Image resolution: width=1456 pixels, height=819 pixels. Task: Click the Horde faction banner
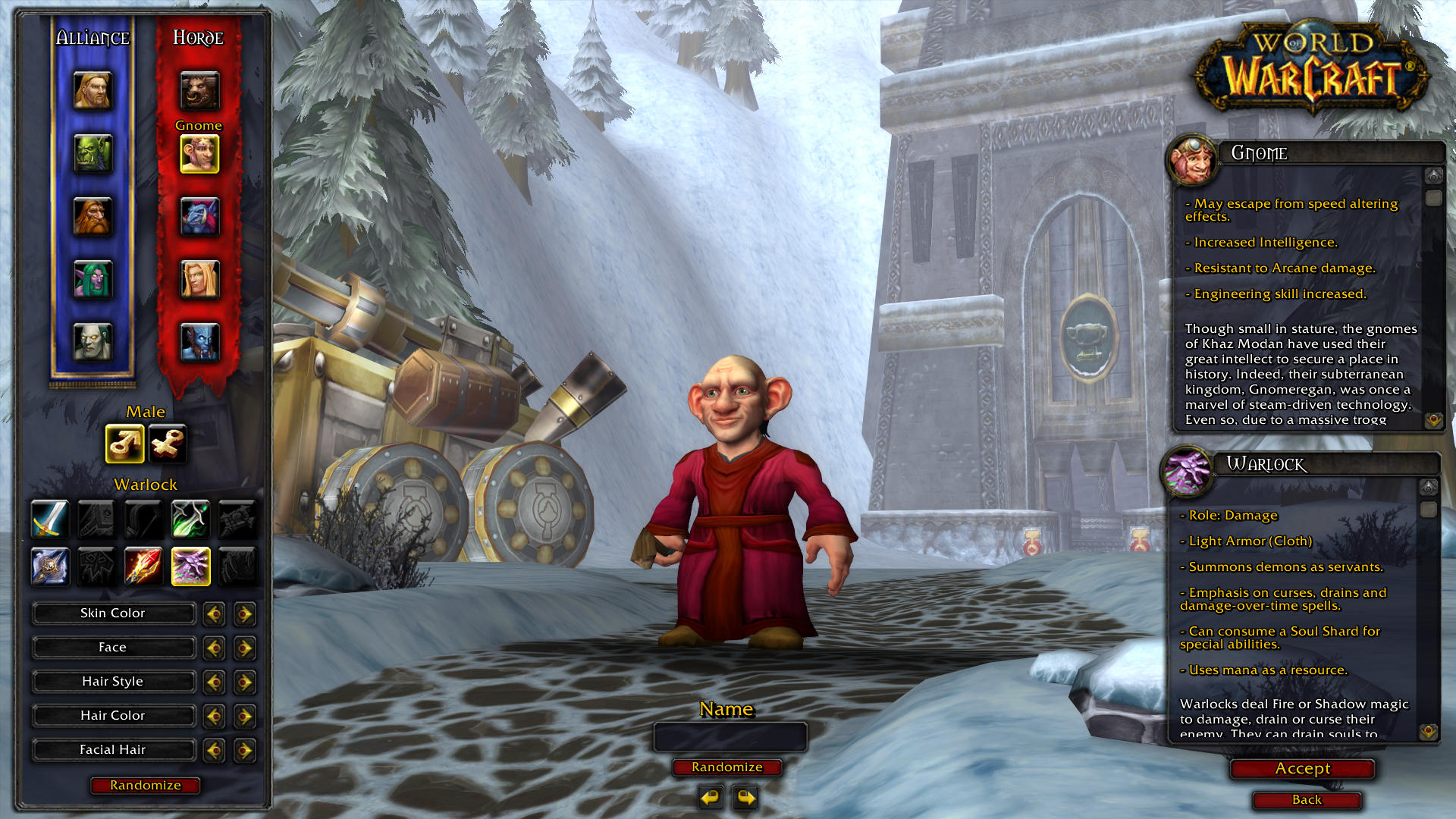[199, 36]
